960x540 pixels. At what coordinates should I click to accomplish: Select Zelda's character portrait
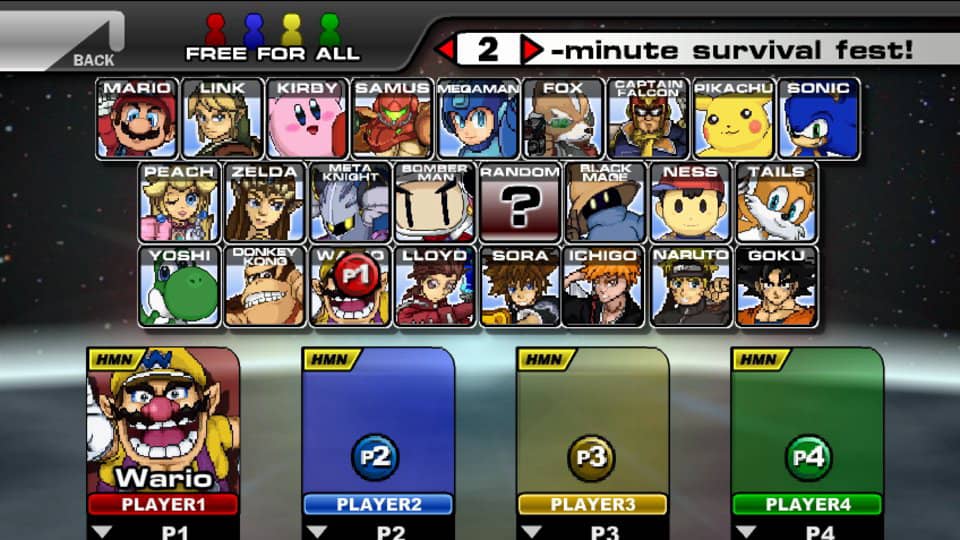(264, 203)
